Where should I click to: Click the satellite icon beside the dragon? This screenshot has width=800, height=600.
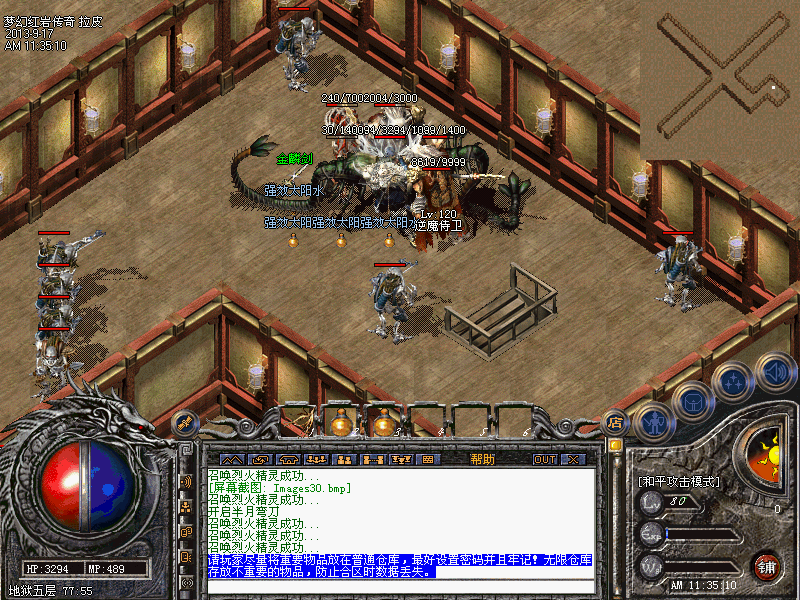[x=184, y=422]
